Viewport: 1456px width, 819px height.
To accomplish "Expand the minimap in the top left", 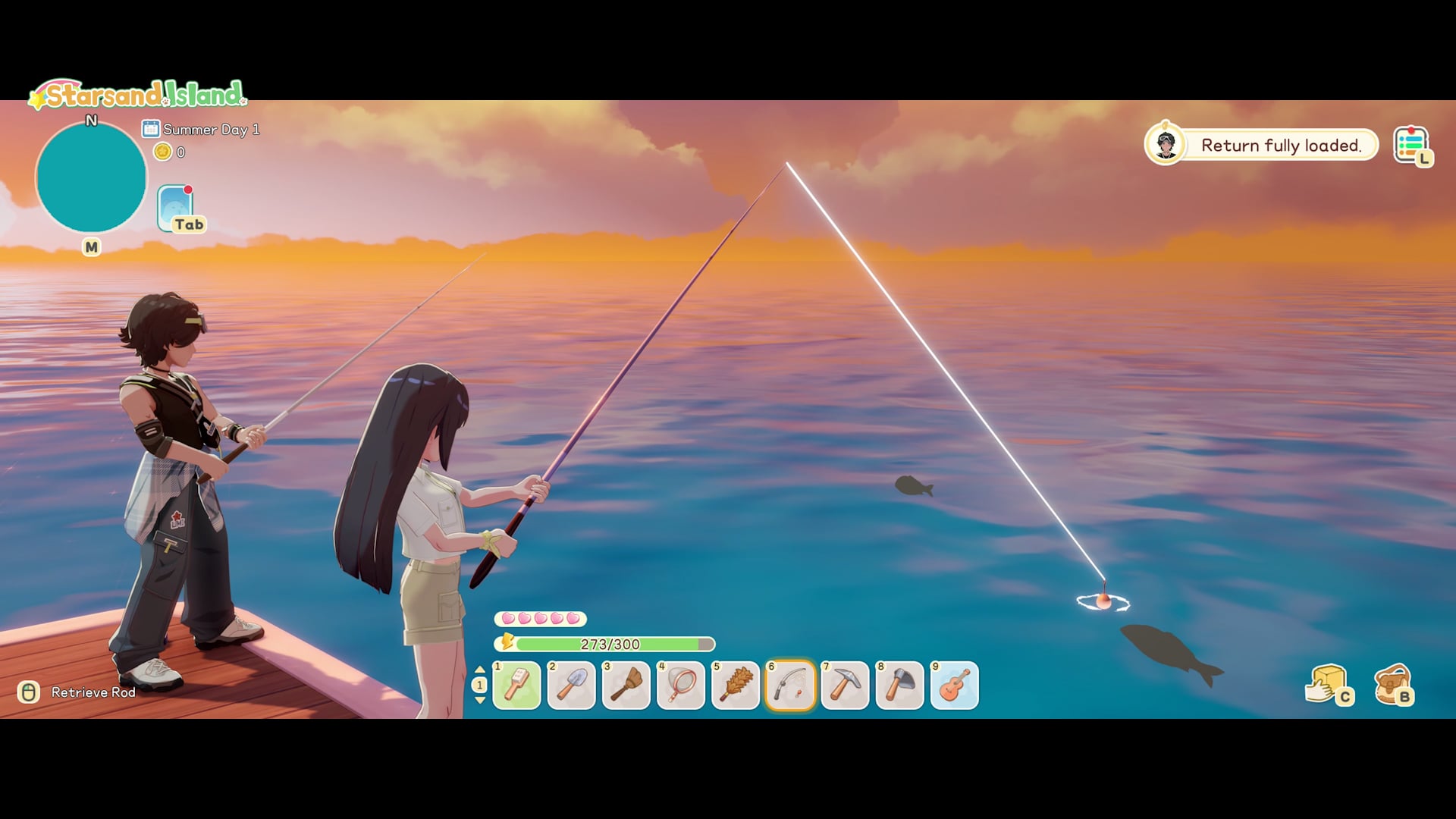I will tap(93, 176).
